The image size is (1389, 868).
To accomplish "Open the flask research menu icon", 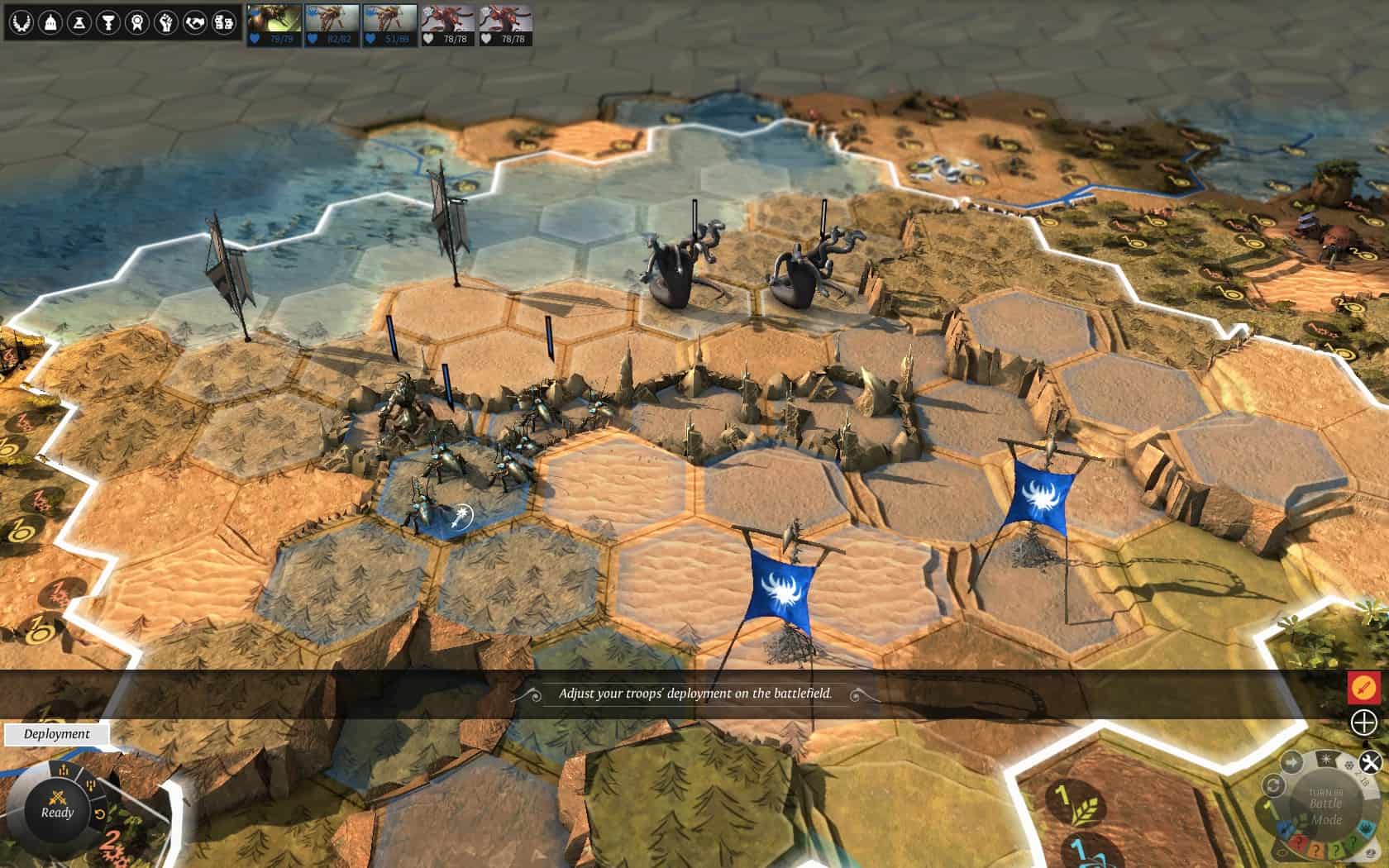I will coord(79,22).
